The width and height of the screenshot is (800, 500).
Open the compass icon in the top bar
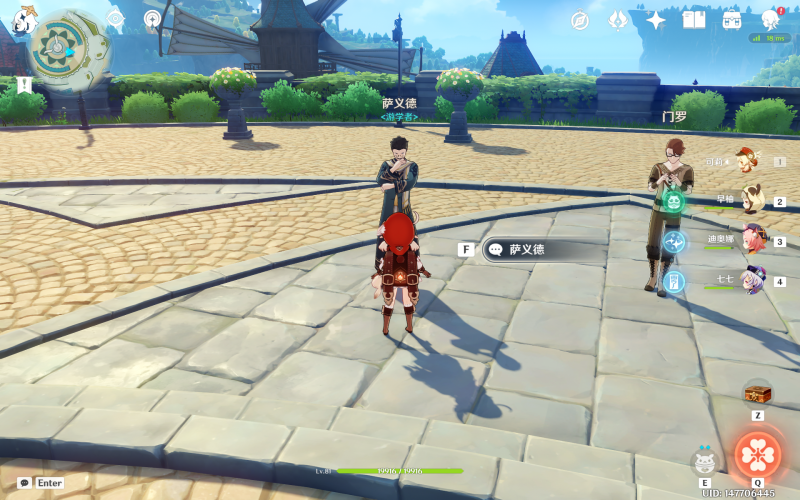click(x=580, y=20)
